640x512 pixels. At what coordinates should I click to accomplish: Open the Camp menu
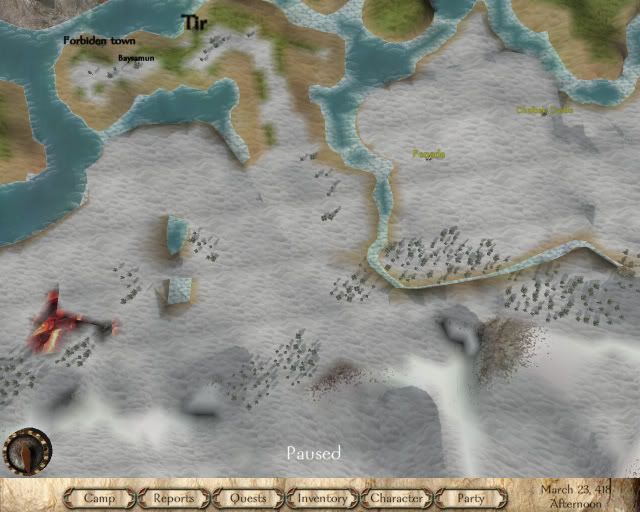(100, 497)
